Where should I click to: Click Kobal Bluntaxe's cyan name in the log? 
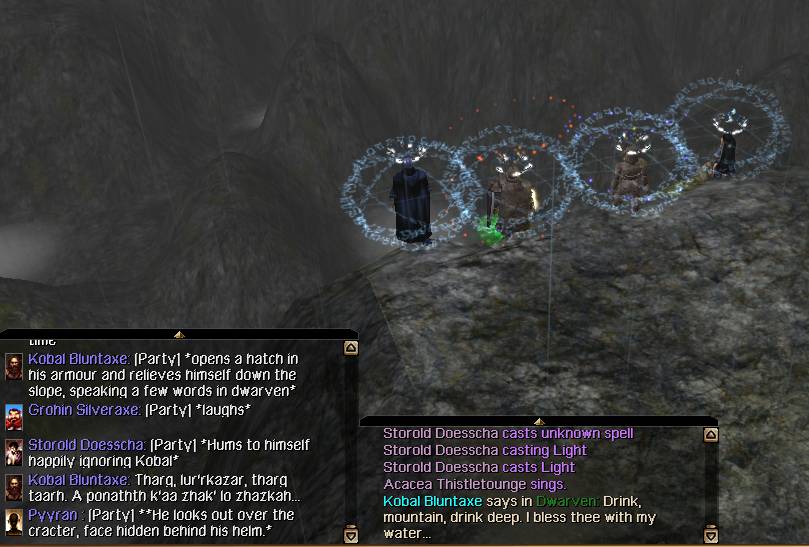click(x=432, y=500)
